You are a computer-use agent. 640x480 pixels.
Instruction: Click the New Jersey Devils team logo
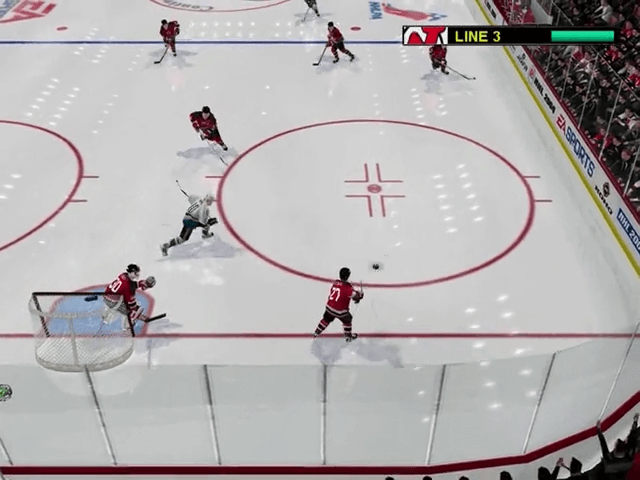[x=425, y=36]
